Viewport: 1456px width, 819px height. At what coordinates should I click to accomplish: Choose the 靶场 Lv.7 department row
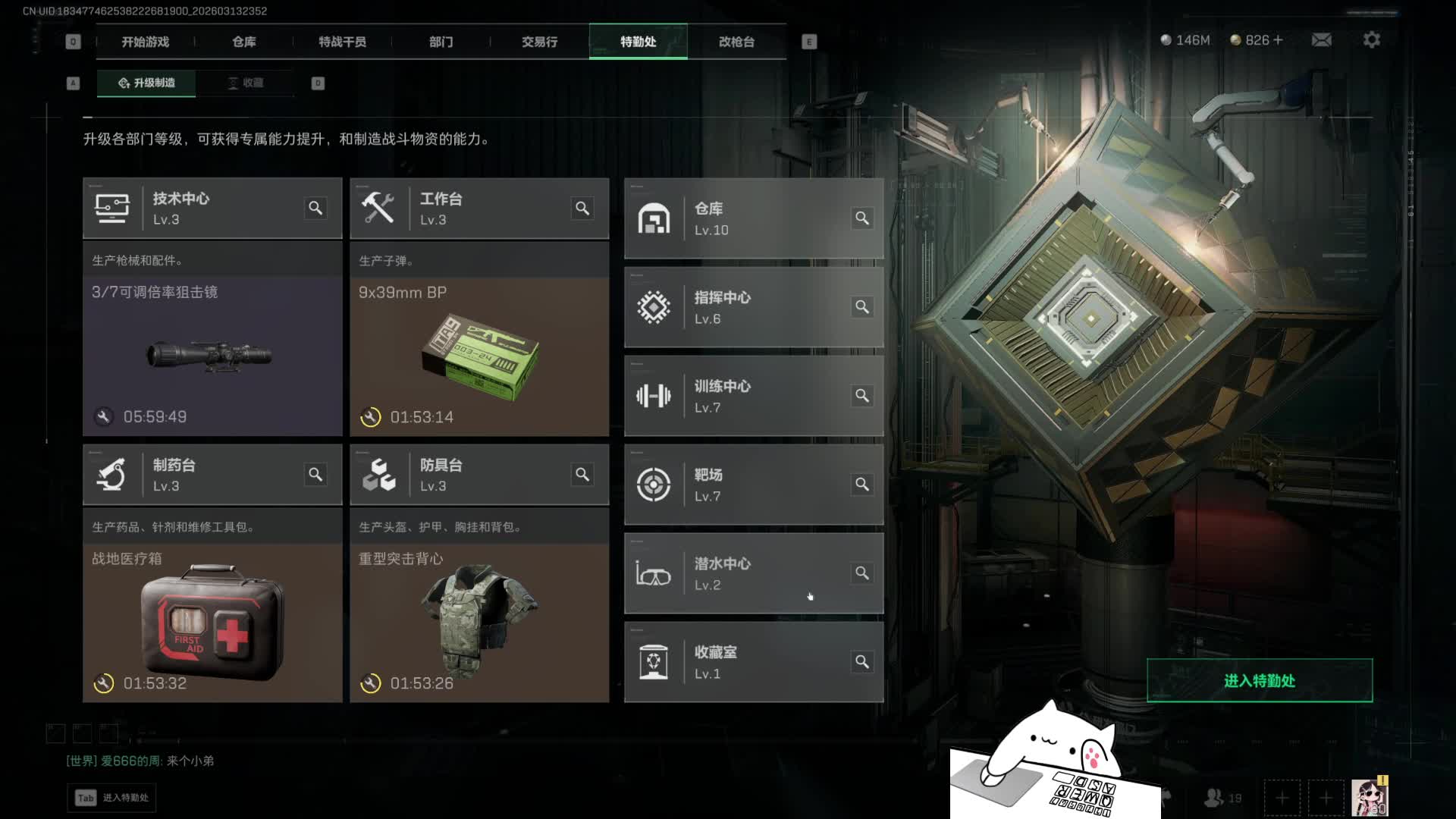(753, 485)
